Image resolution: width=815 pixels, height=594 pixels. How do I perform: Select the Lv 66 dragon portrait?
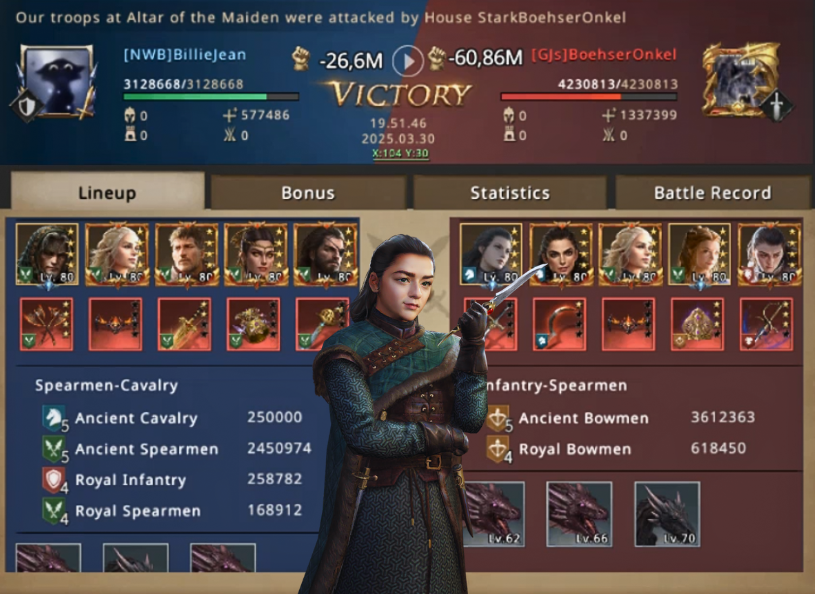(579, 514)
